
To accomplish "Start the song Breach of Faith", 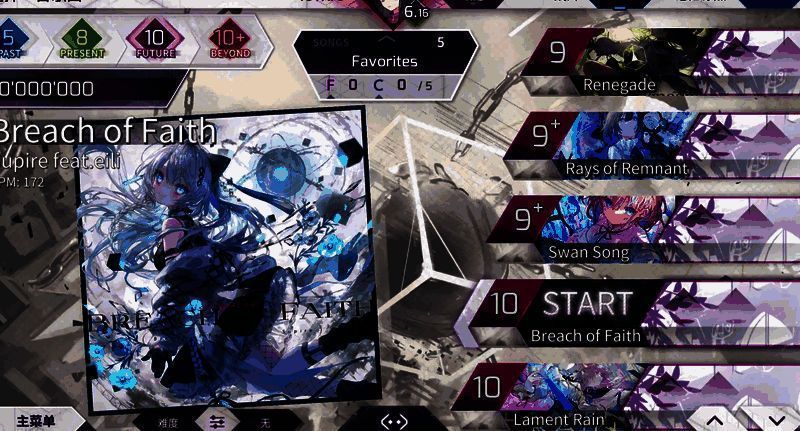I will (586, 304).
